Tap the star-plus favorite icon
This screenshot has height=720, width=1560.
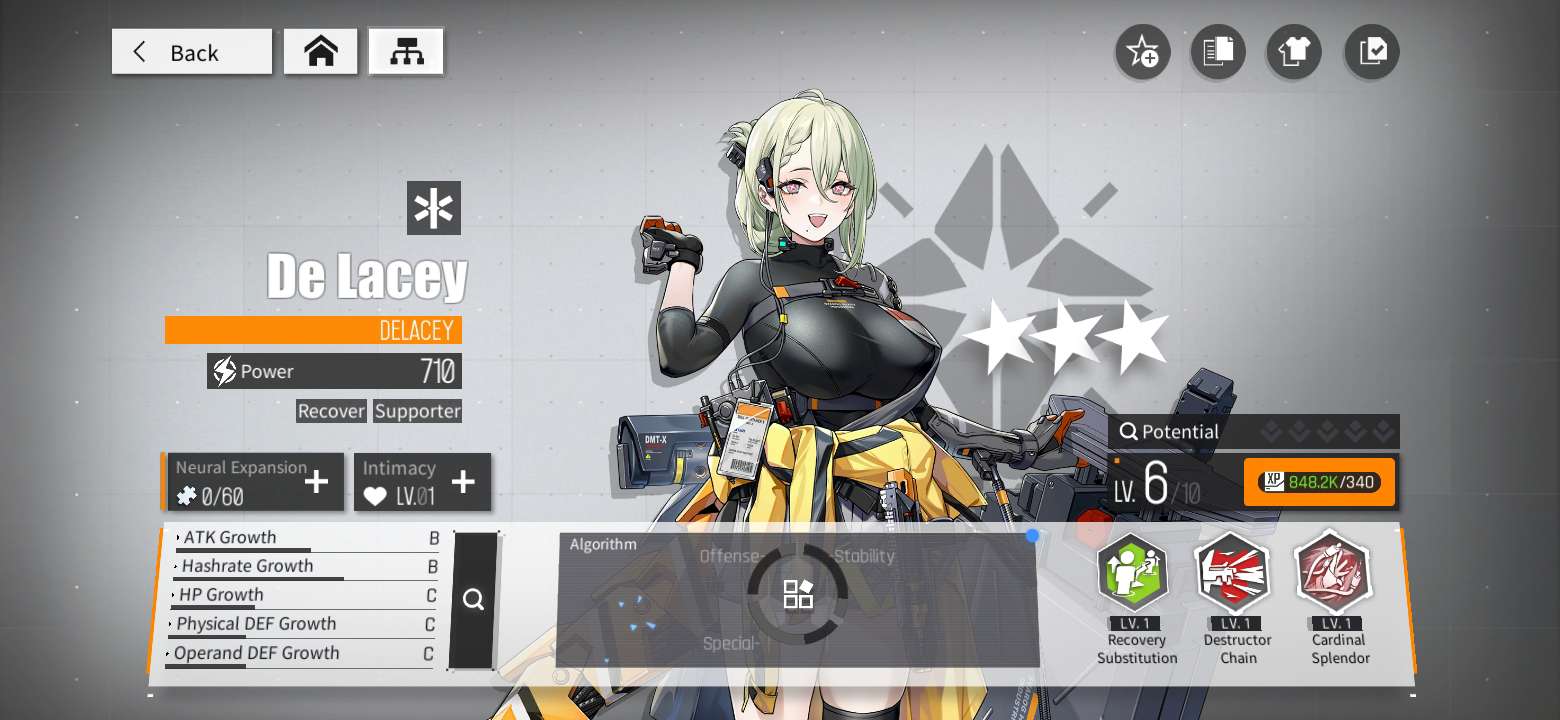(x=1142, y=52)
